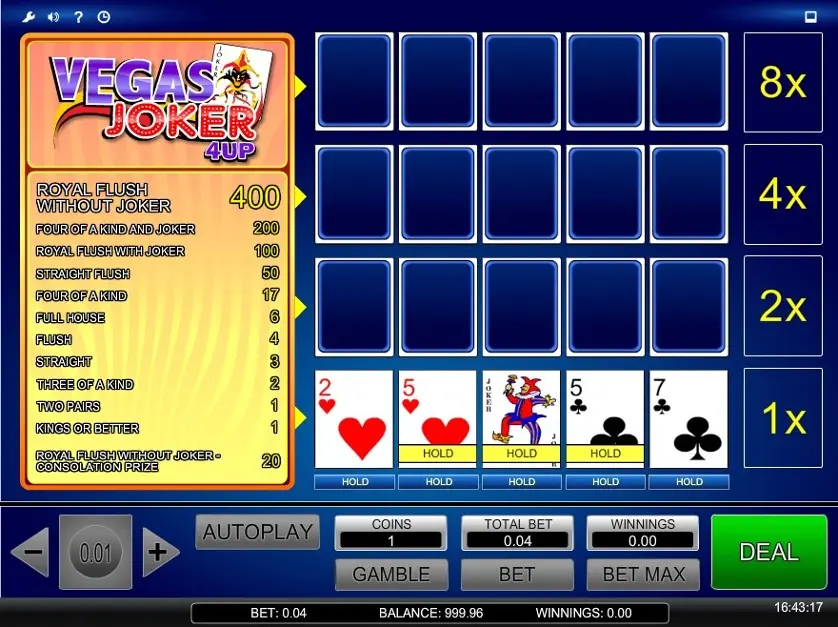This screenshot has width=838, height=627.
Task: Toggle hold on the 5 of hearts
Action: tap(438, 419)
